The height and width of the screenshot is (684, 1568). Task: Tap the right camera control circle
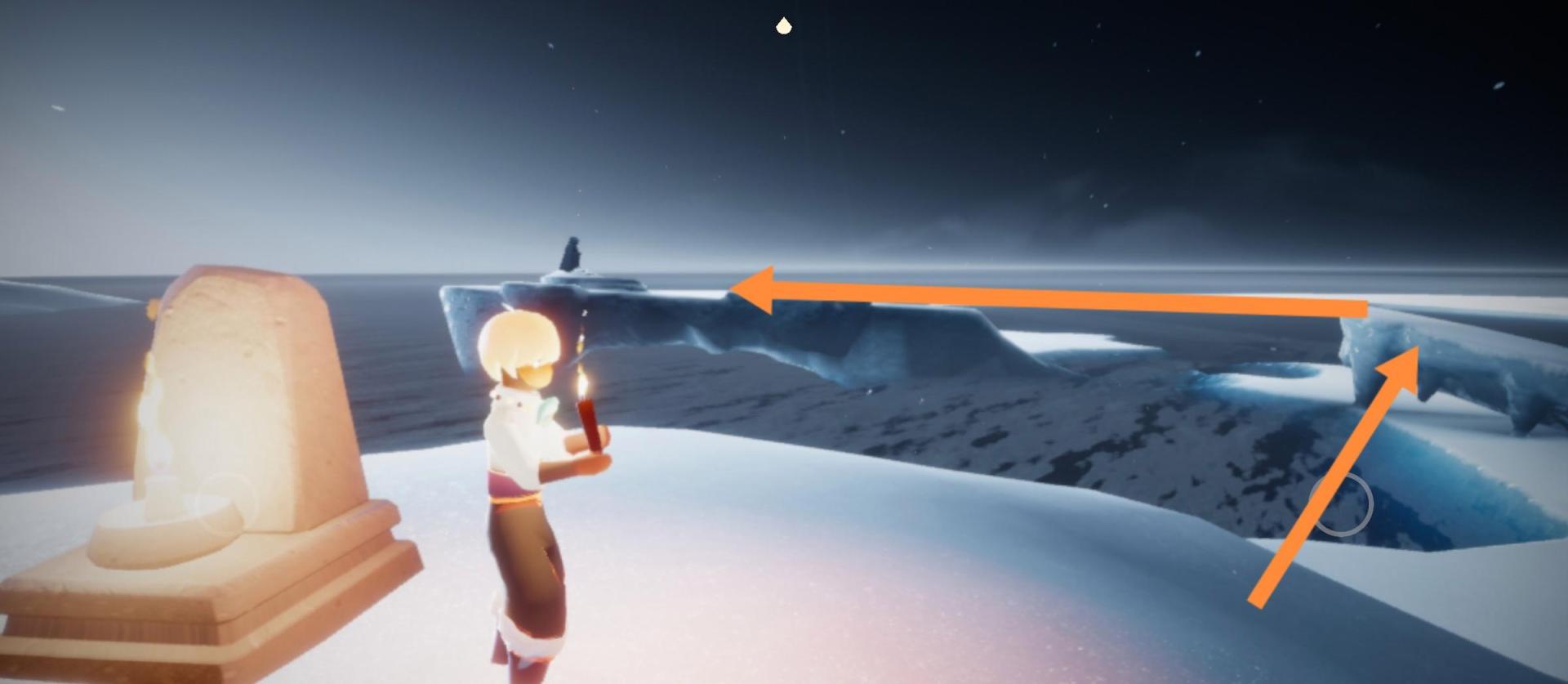tap(1340, 504)
